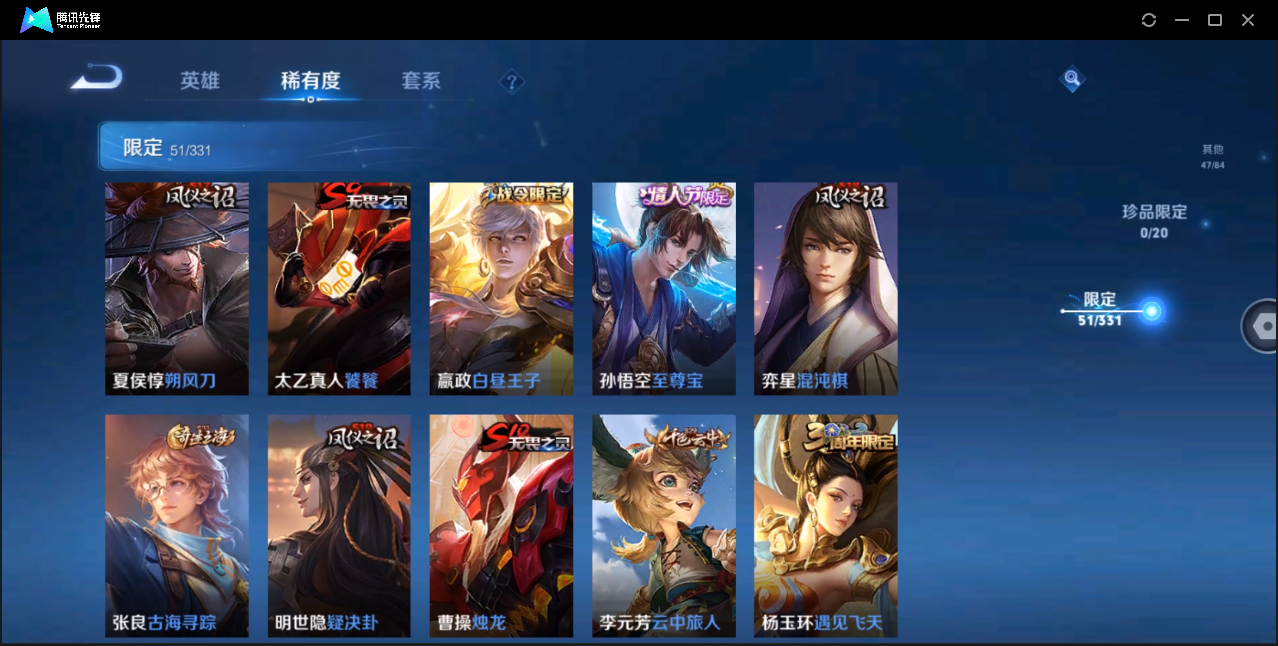The image size is (1278, 646).
Task: Select the 夏侯惇 朔风刀 skin card
Action: click(177, 289)
